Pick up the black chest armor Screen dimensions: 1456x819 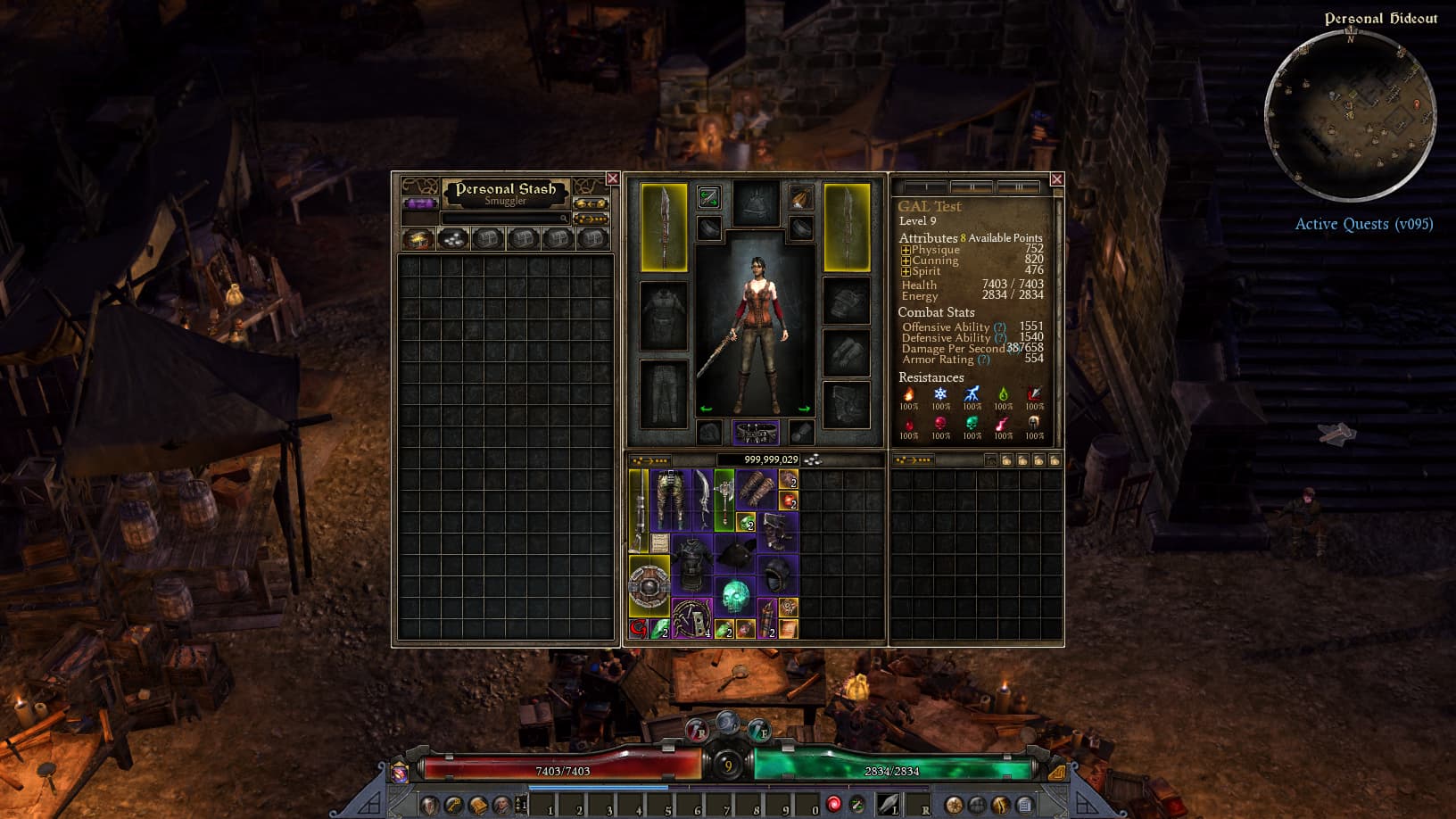click(x=691, y=564)
